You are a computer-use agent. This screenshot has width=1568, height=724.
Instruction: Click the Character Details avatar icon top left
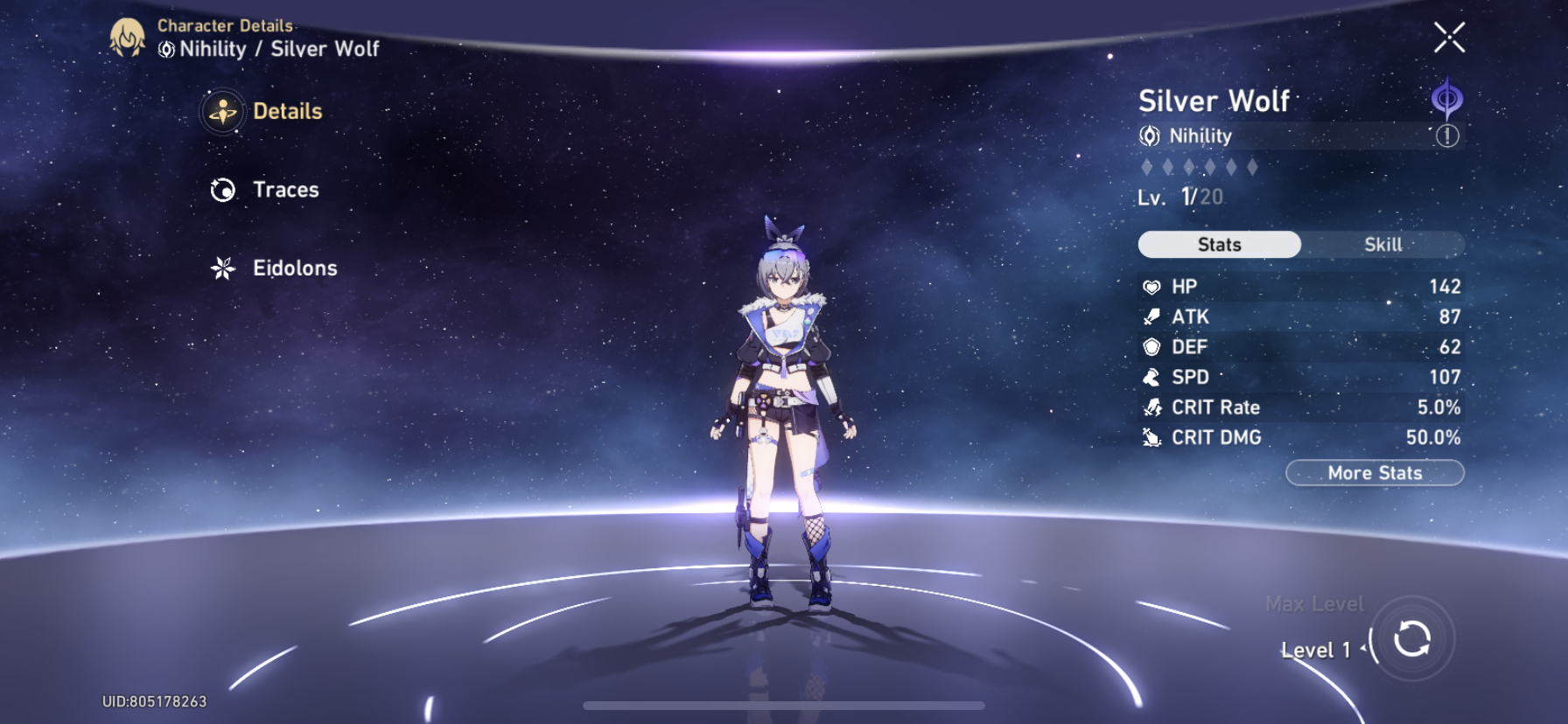pos(128,38)
